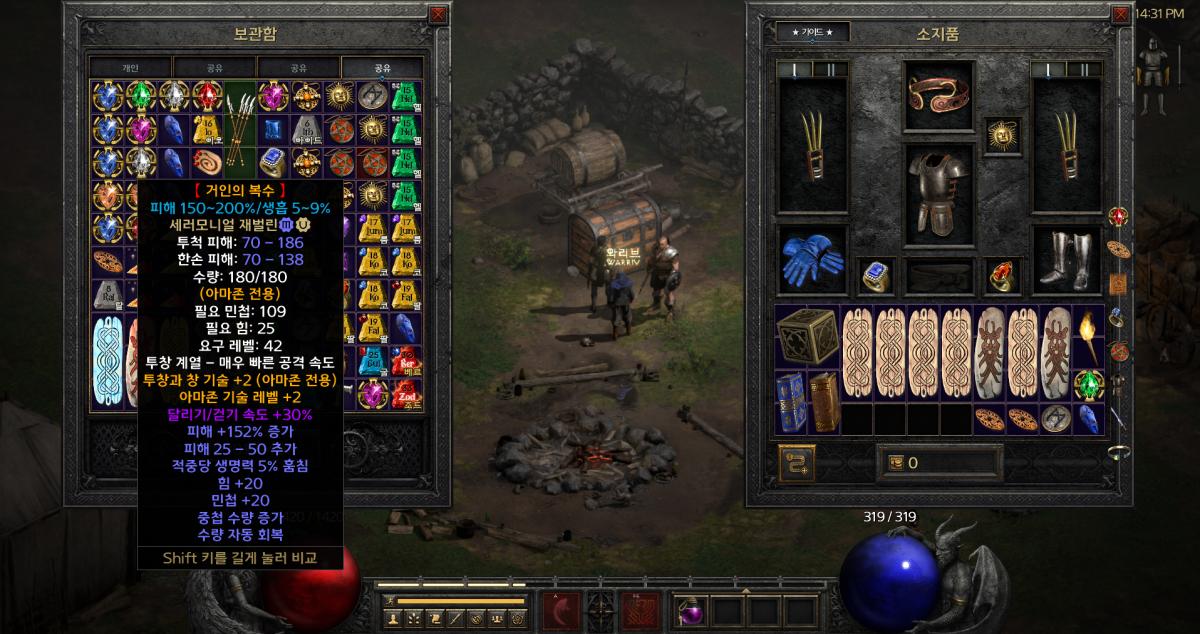The width and height of the screenshot is (1200, 634).
Task: Select the left-click skill icon
Action: (x=562, y=609)
